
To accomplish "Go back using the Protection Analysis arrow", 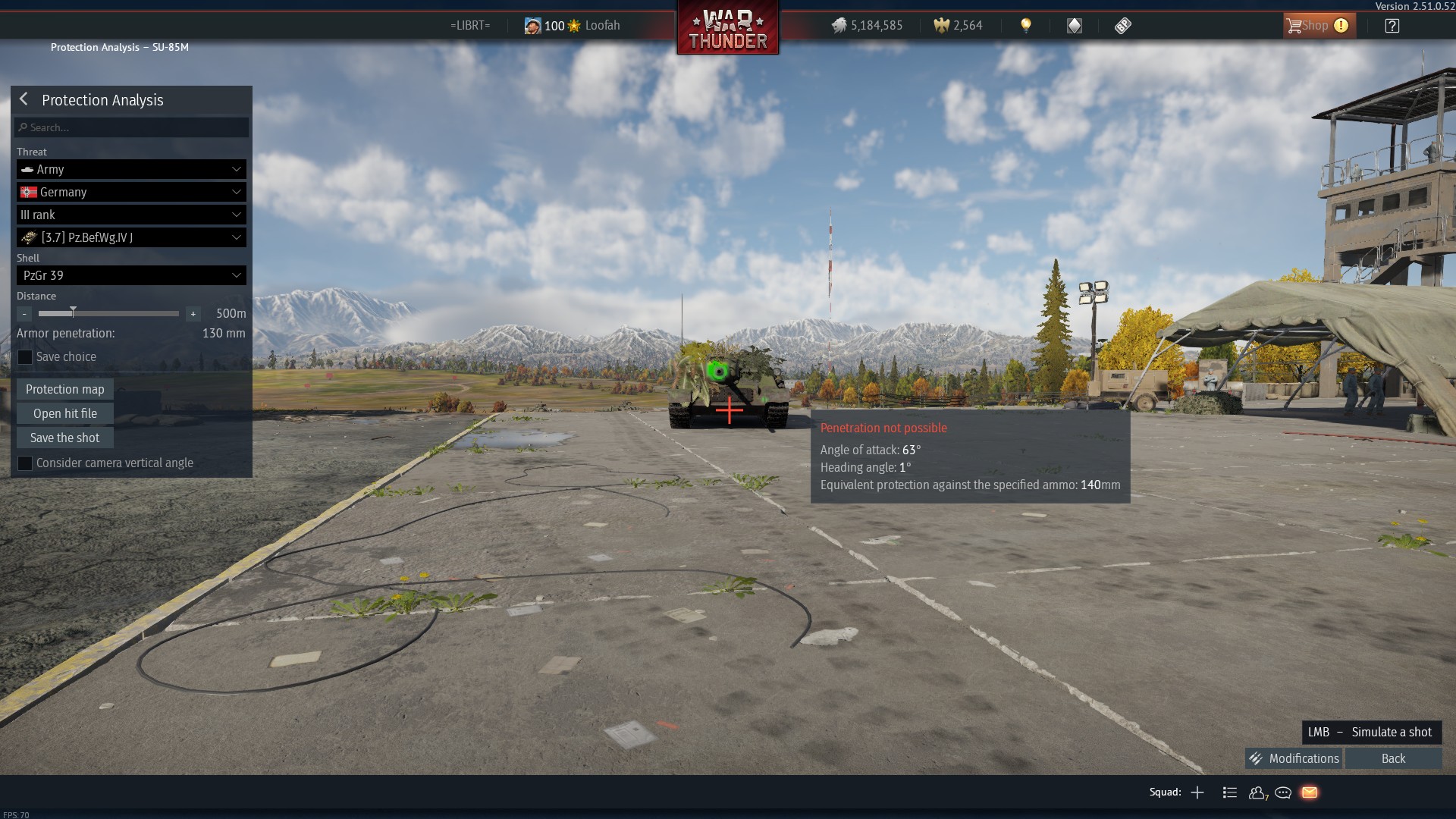I will [x=24, y=99].
